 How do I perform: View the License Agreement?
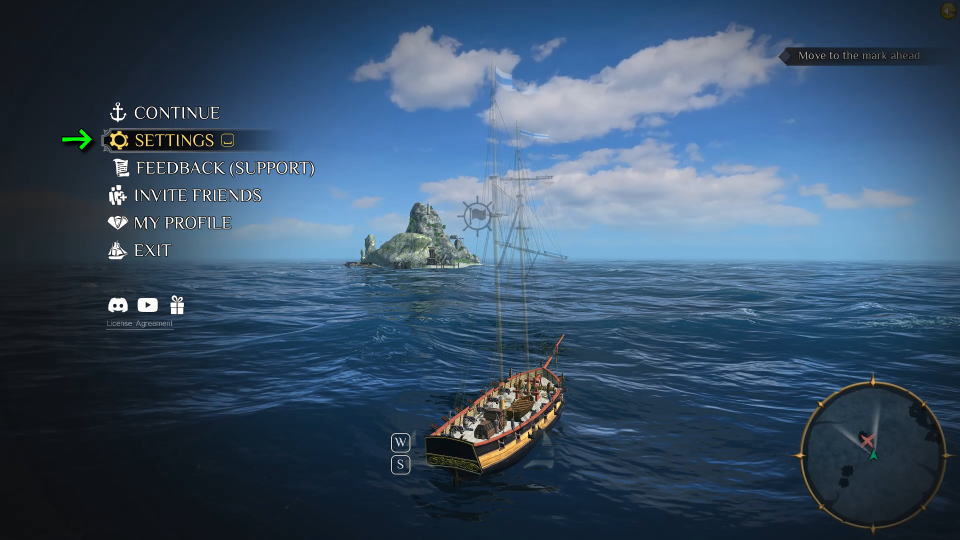coord(140,323)
